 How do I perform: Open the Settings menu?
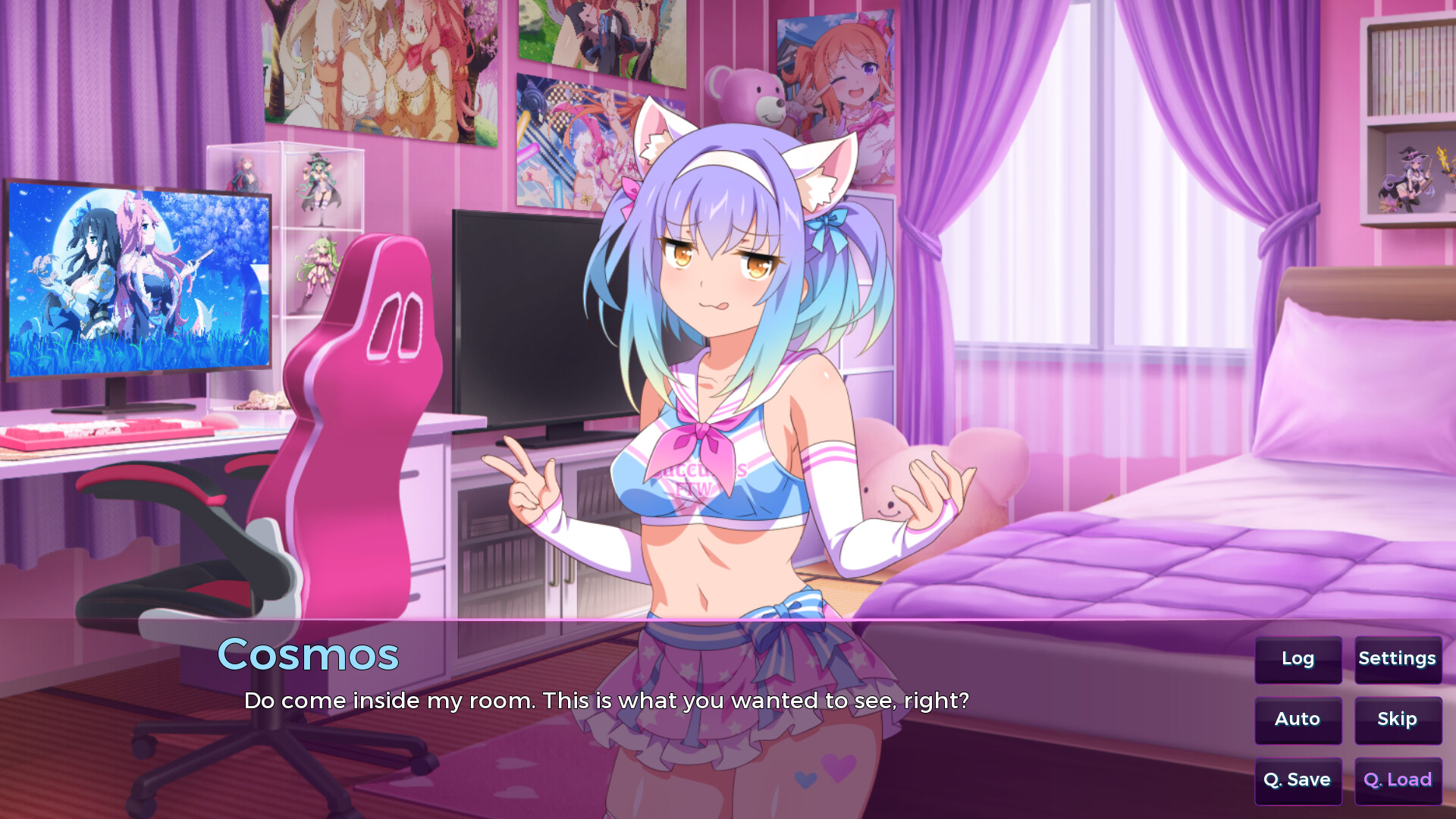(x=1398, y=659)
